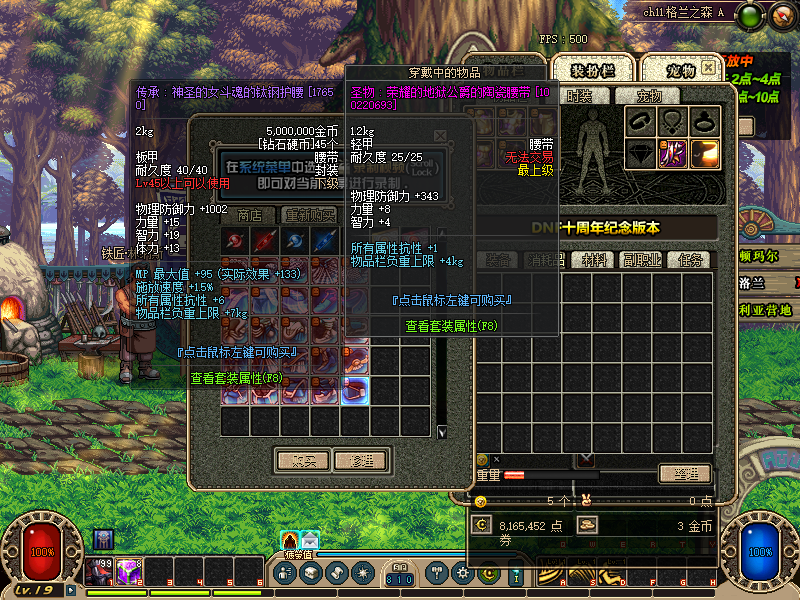
Task: Select the highlighted blue belt item in shop
Action: 357,391
